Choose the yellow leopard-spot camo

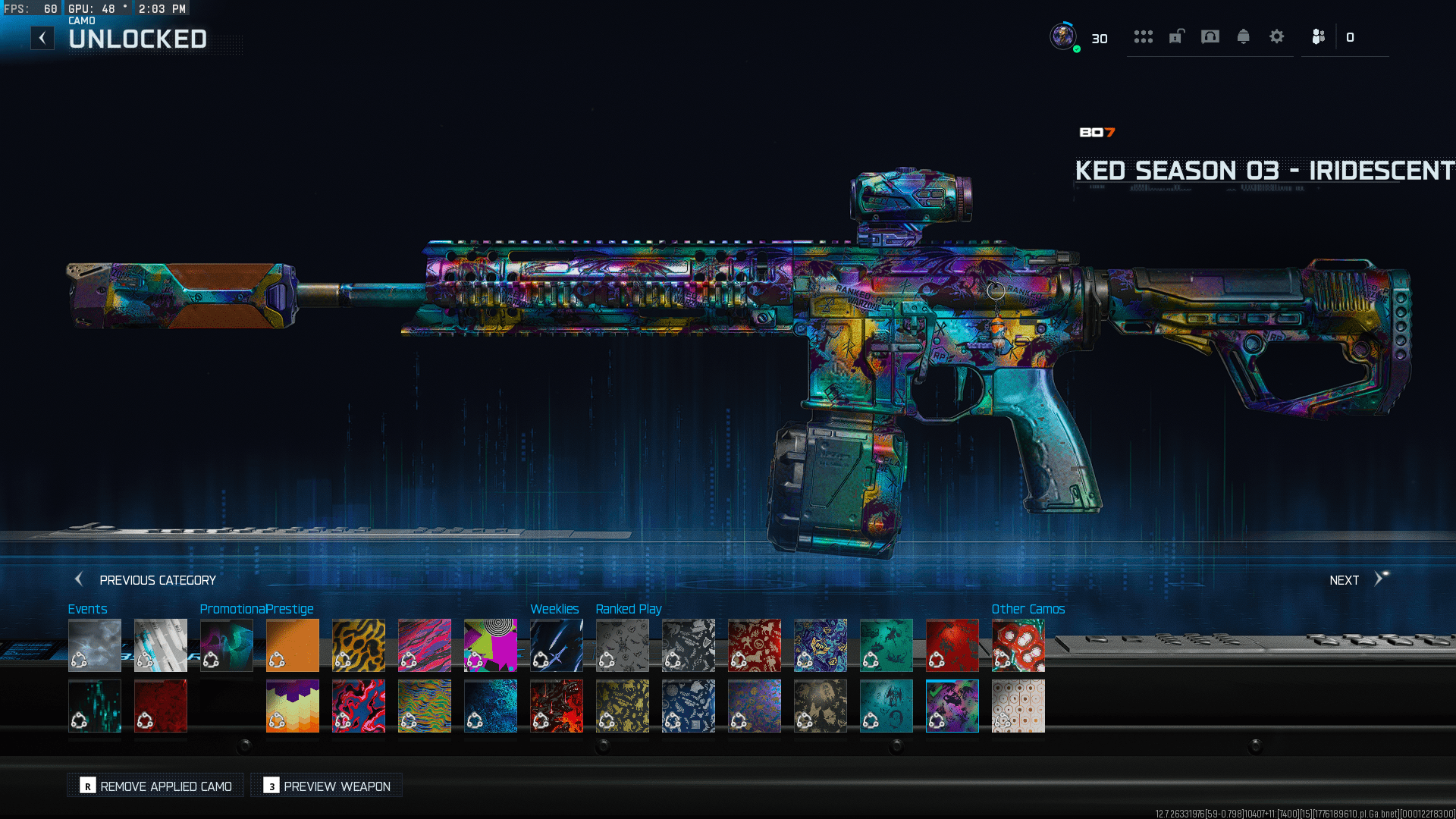pos(359,645)
